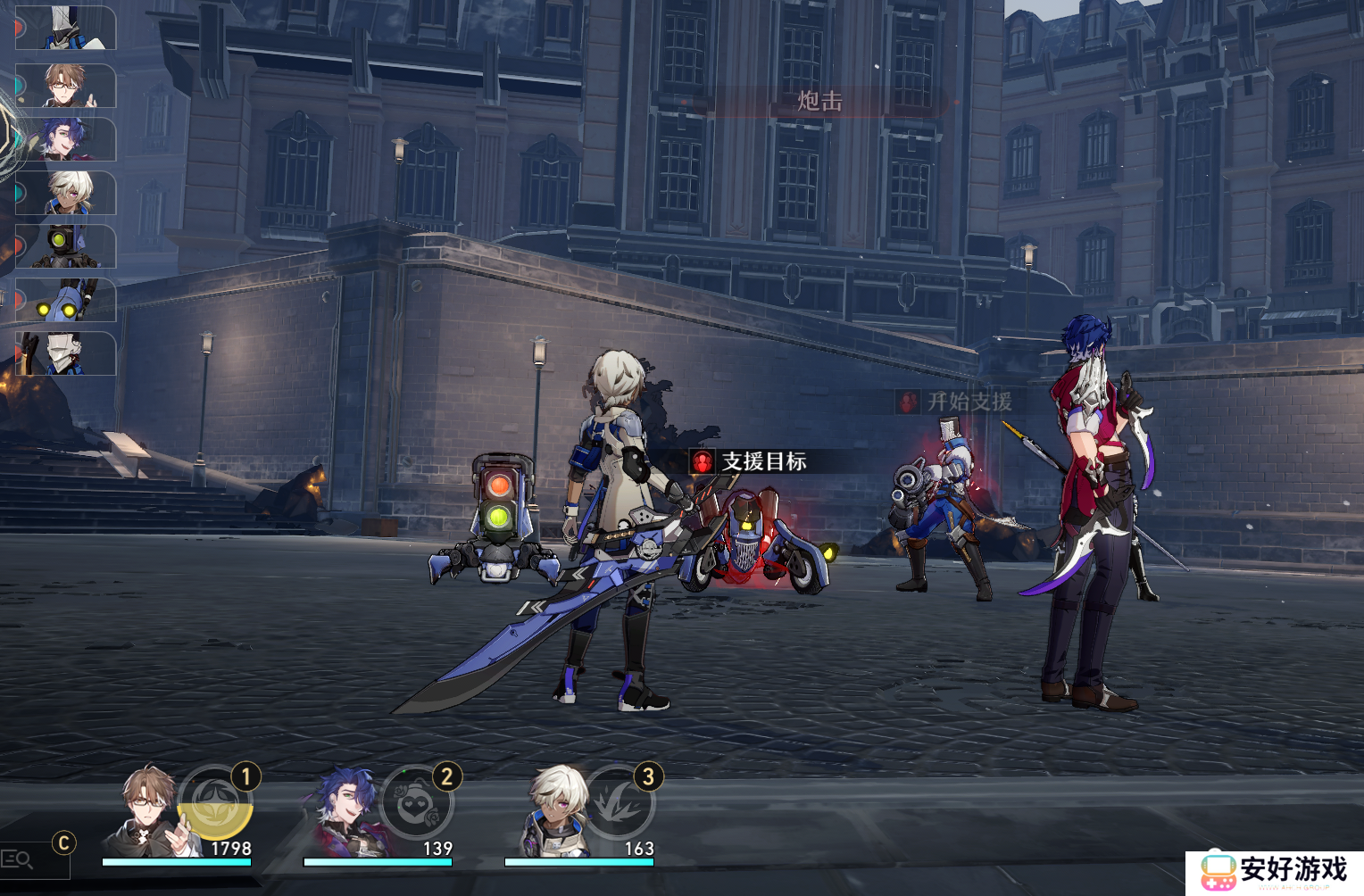The height and width of the screenshot is (896, 1364).
Task: Activate the yellow skill icon numbered 1
Action: (x=215, y=803)
